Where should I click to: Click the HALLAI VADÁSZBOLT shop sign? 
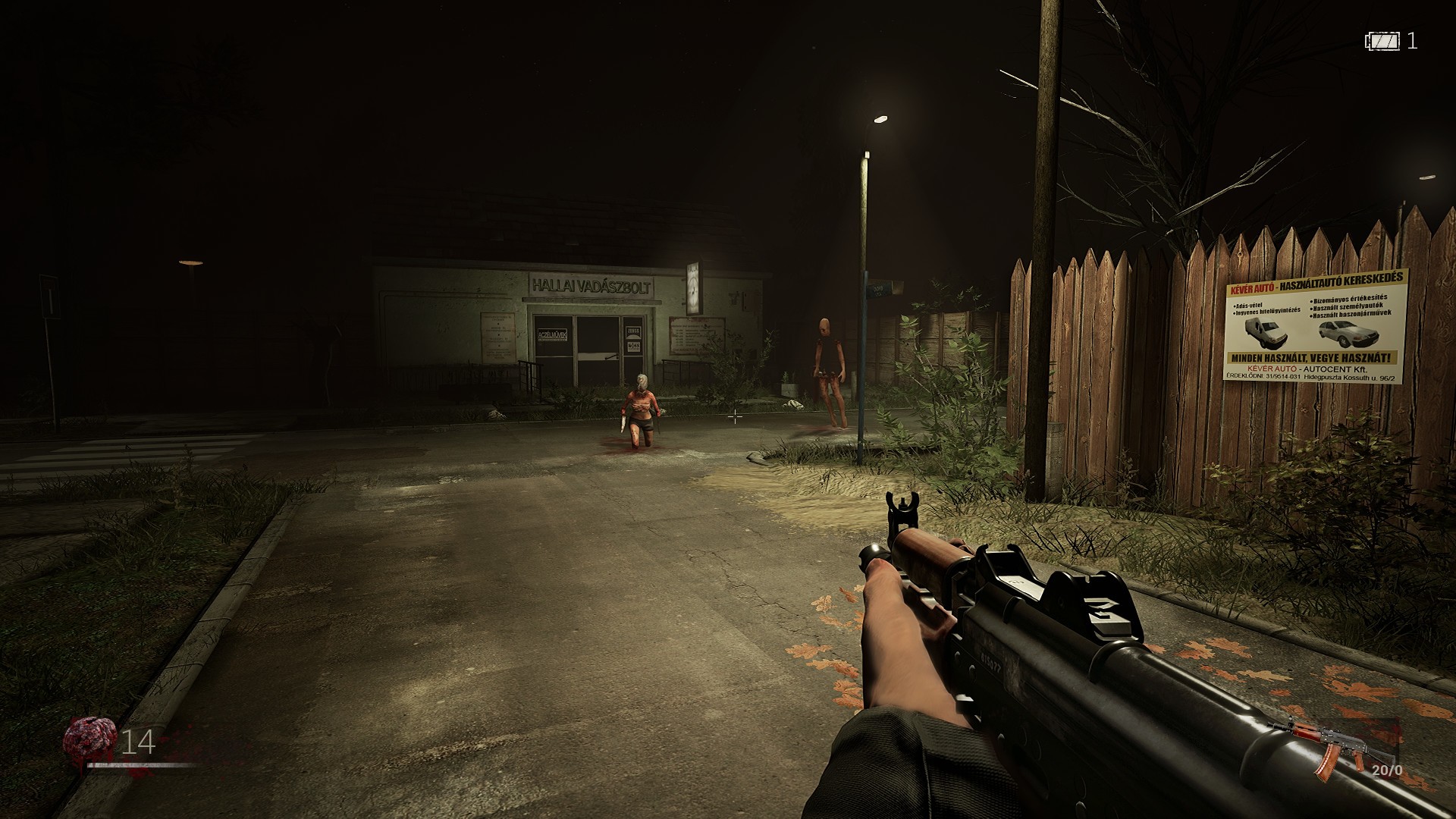pyautogui.click(x=591, y=287)
